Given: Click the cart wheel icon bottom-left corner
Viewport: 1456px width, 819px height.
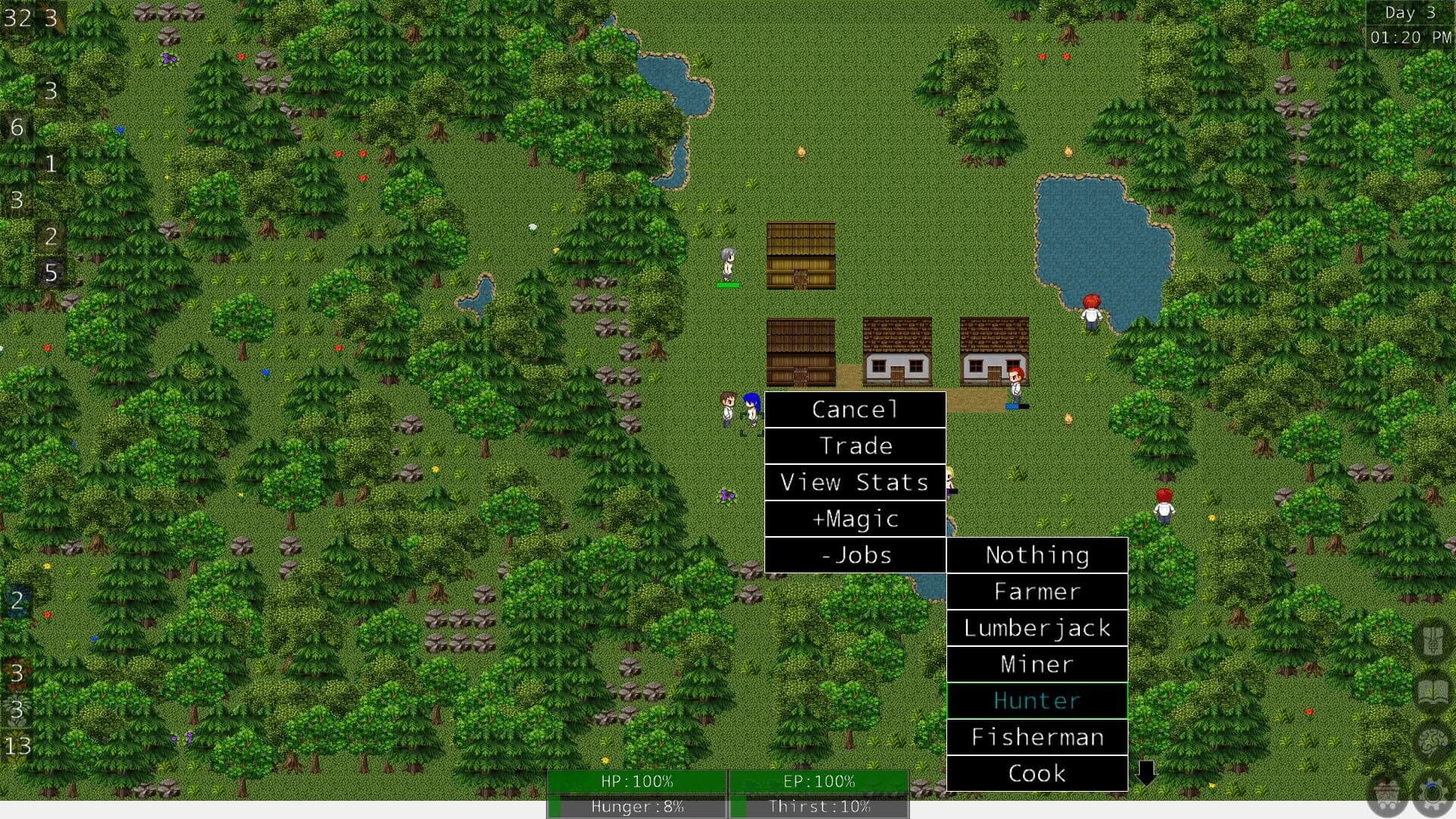Looking at the screenshot, I should click(x=1384, y=795).
